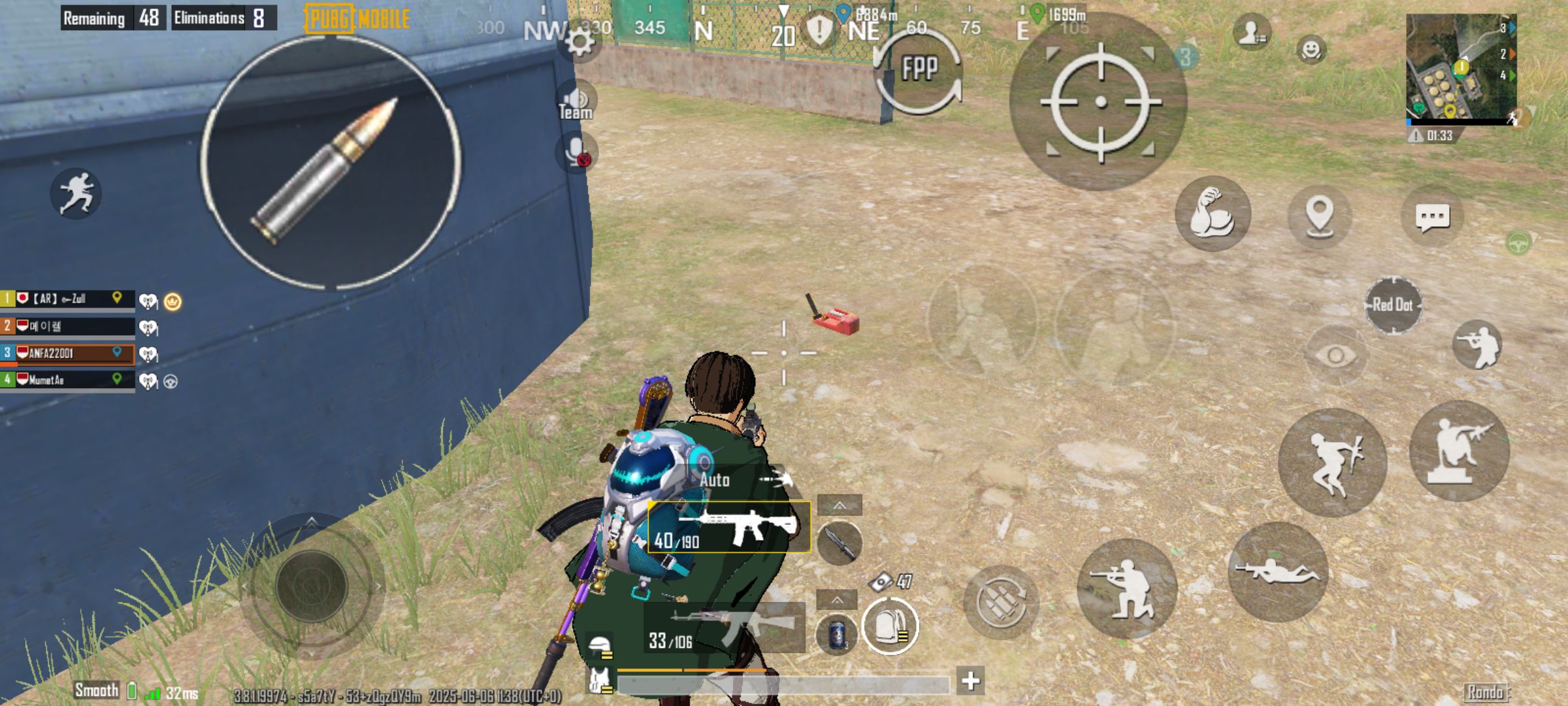Tap the muscle flex emote icon

pos(1213,214)
